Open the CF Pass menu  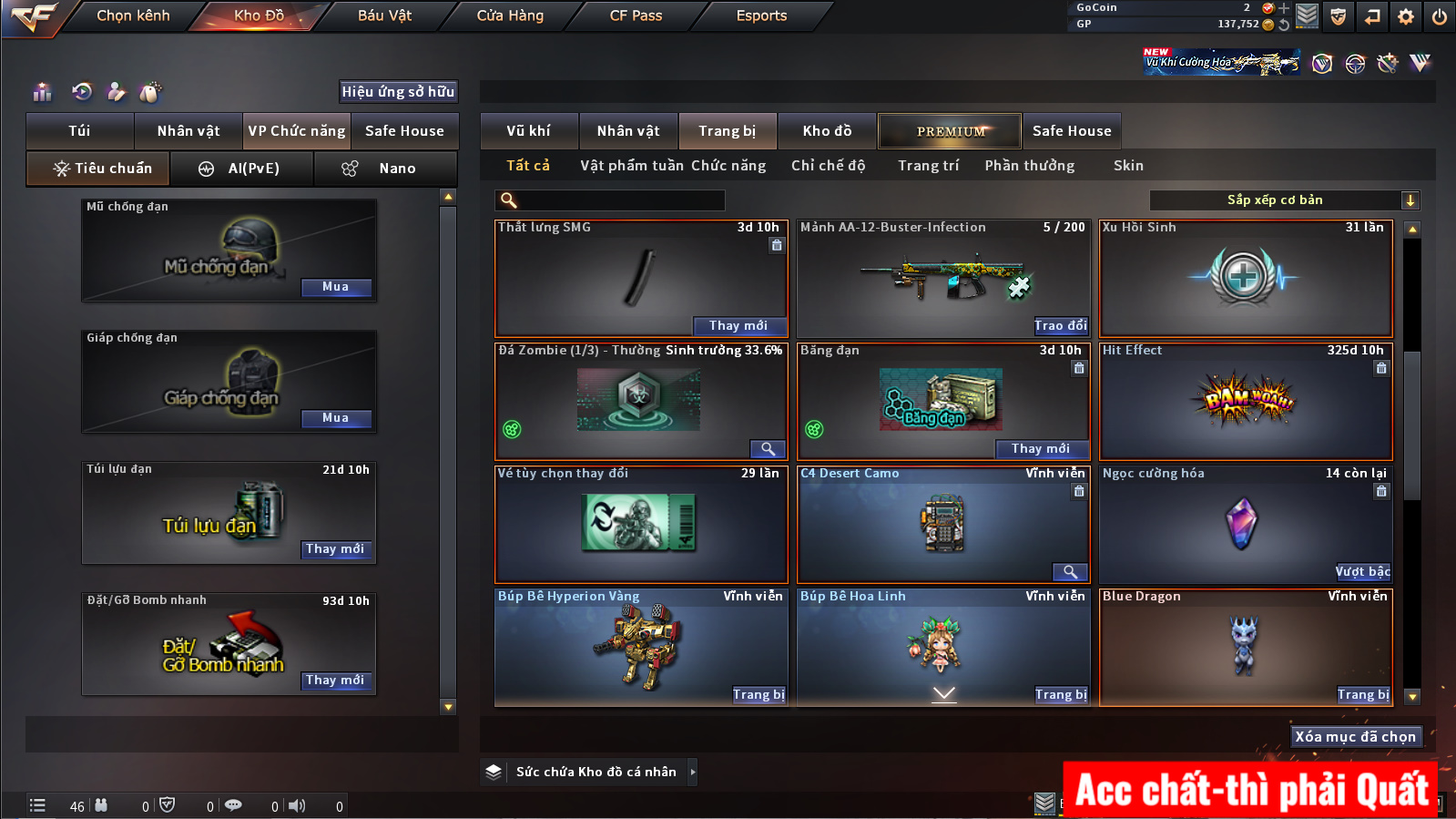636,15
